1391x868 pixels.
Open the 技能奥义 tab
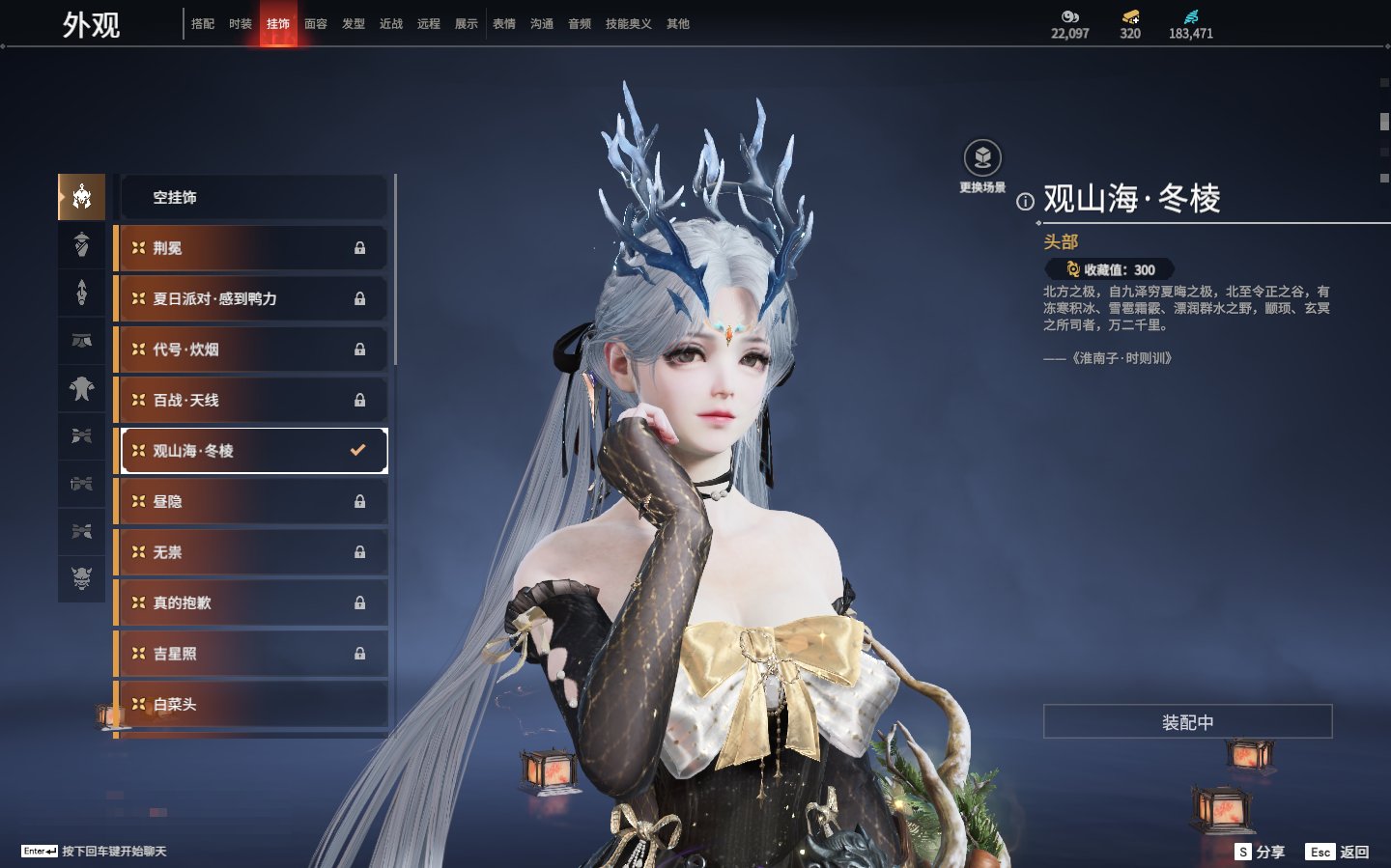[x=628, y=24]
